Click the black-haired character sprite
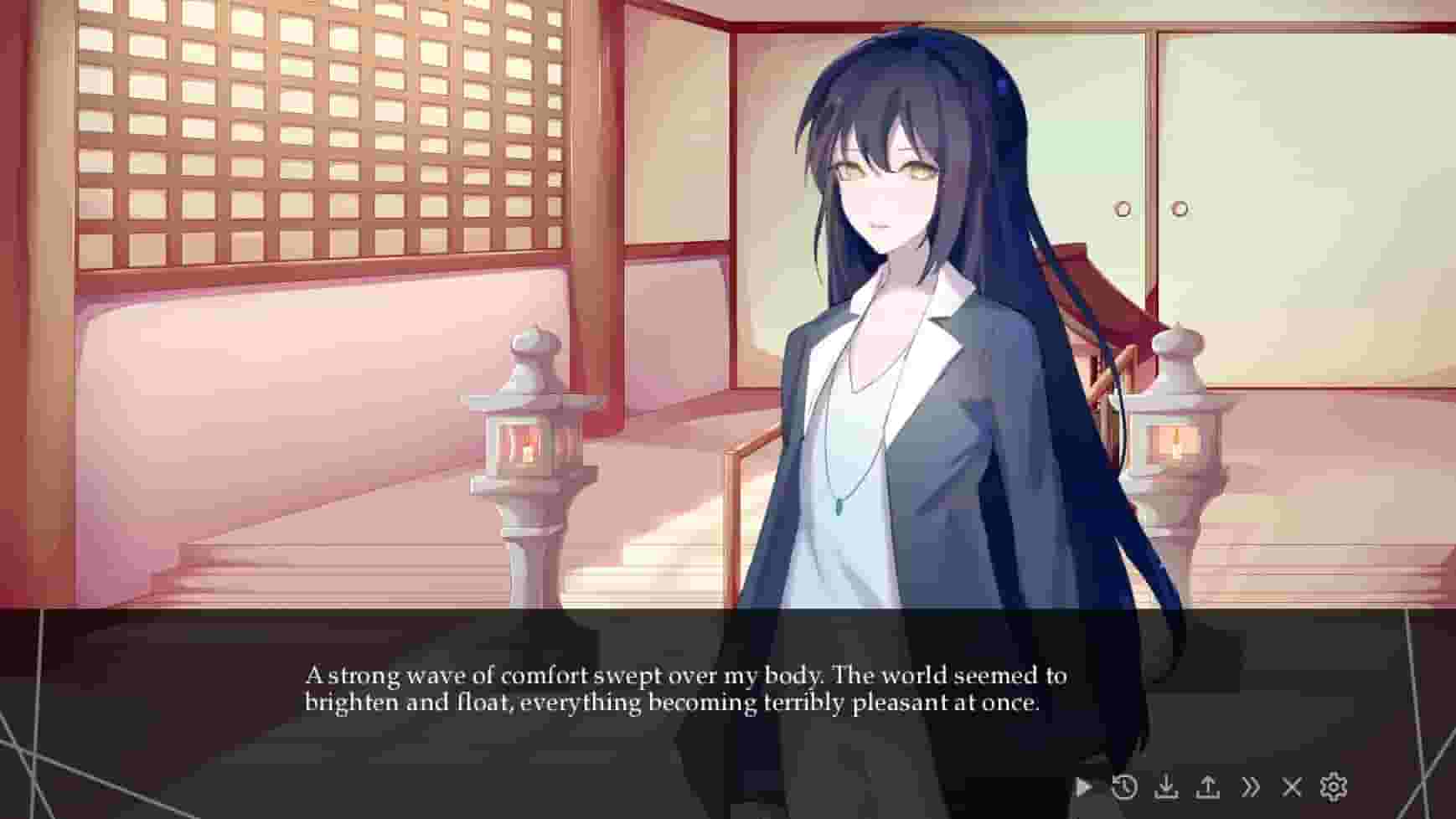Viewport: 1456px width, 819px height. tap(913, 335)
